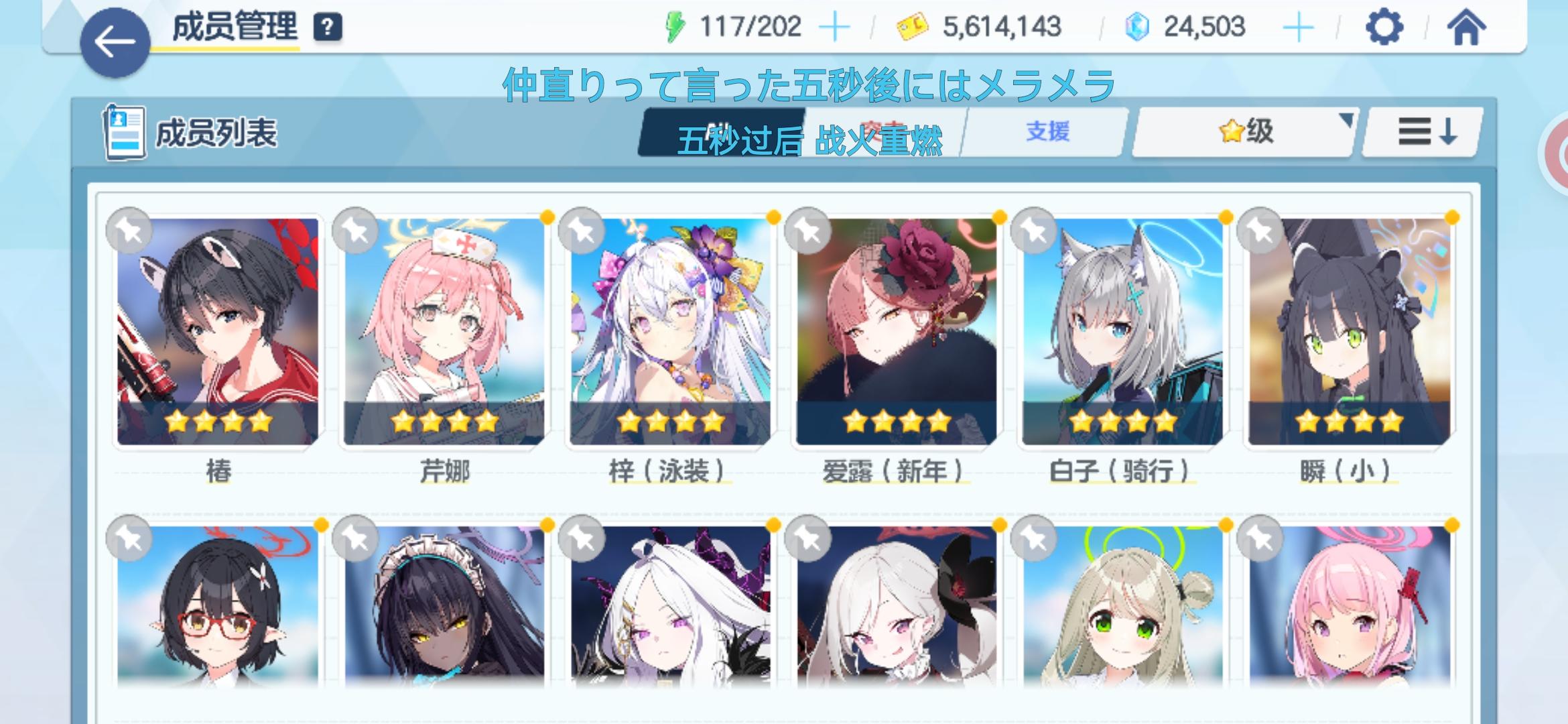Open the sort order menu

[1422, 133]
